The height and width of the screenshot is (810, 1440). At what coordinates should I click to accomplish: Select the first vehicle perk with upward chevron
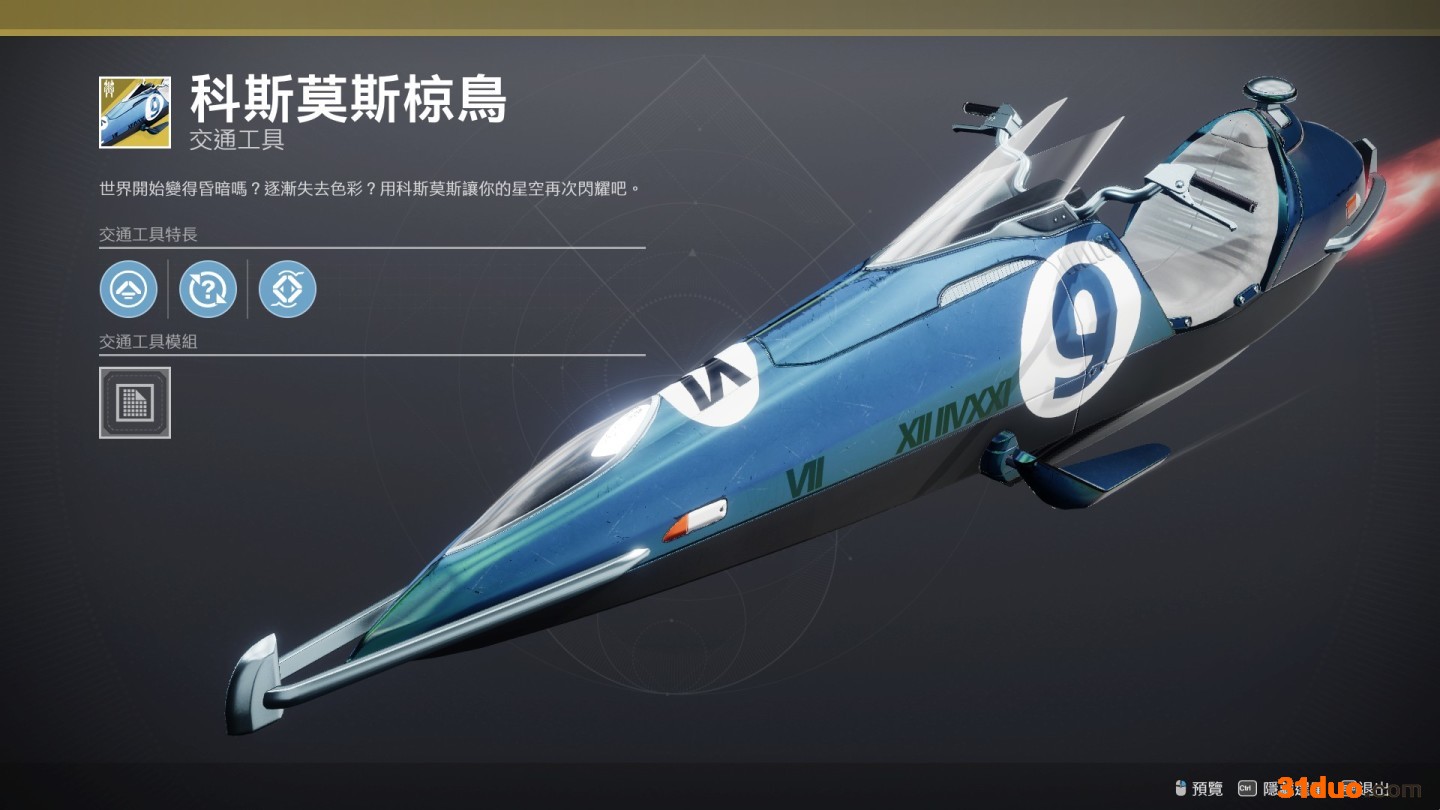pos(129,289)
